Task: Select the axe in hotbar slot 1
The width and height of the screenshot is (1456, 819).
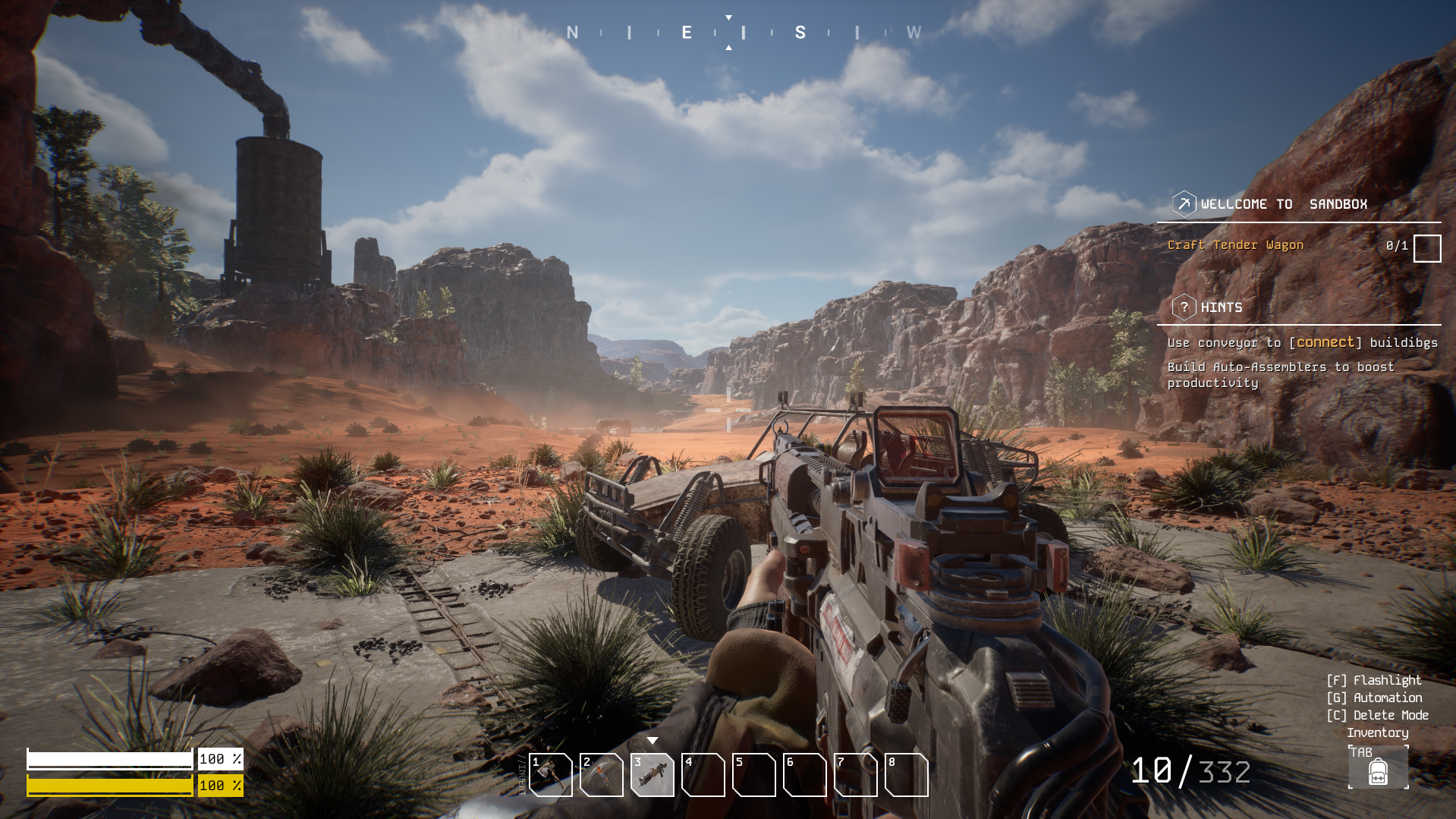Action: click(551, 775)
